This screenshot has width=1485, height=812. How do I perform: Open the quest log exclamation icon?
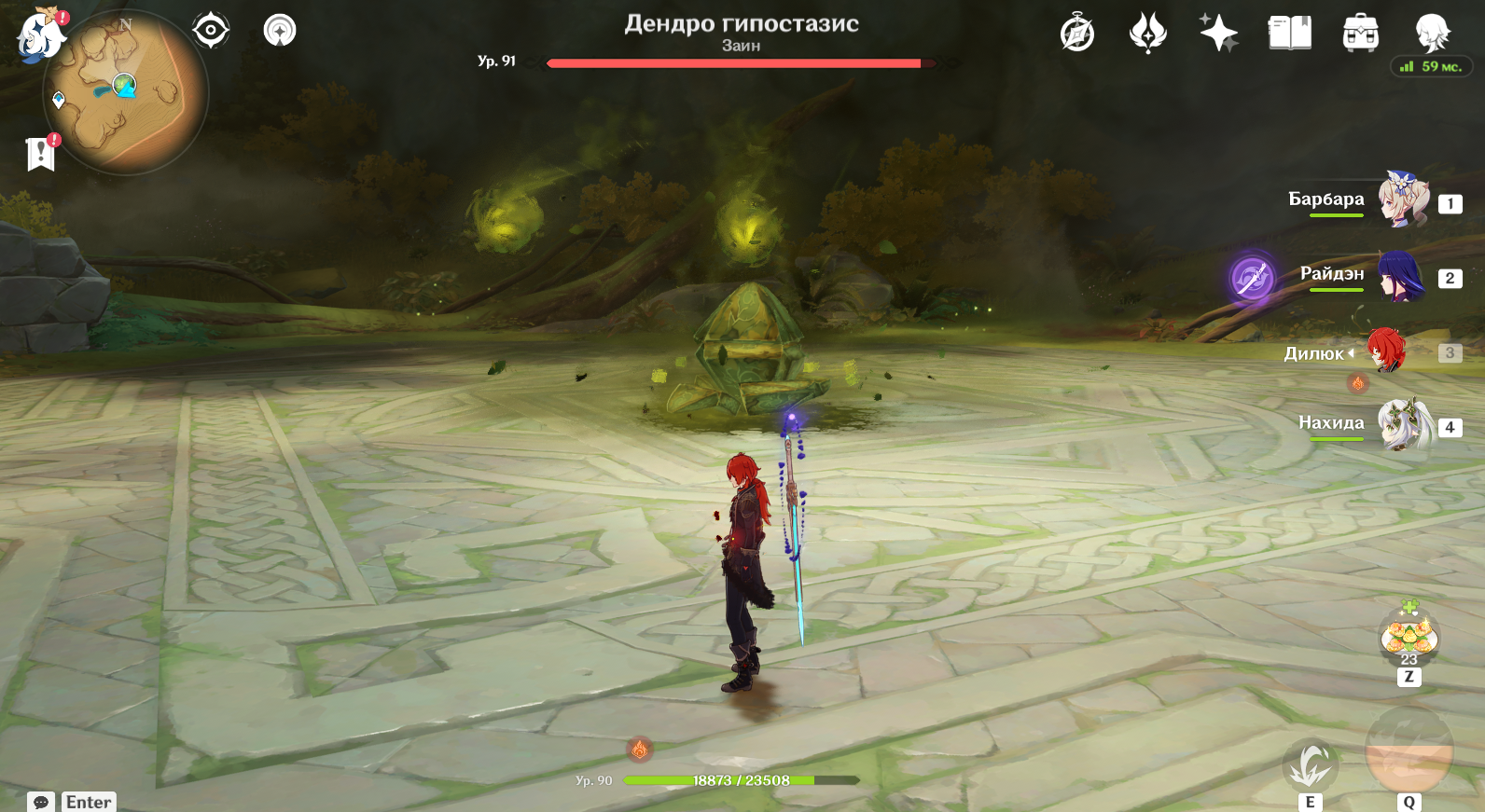point(41,154)
